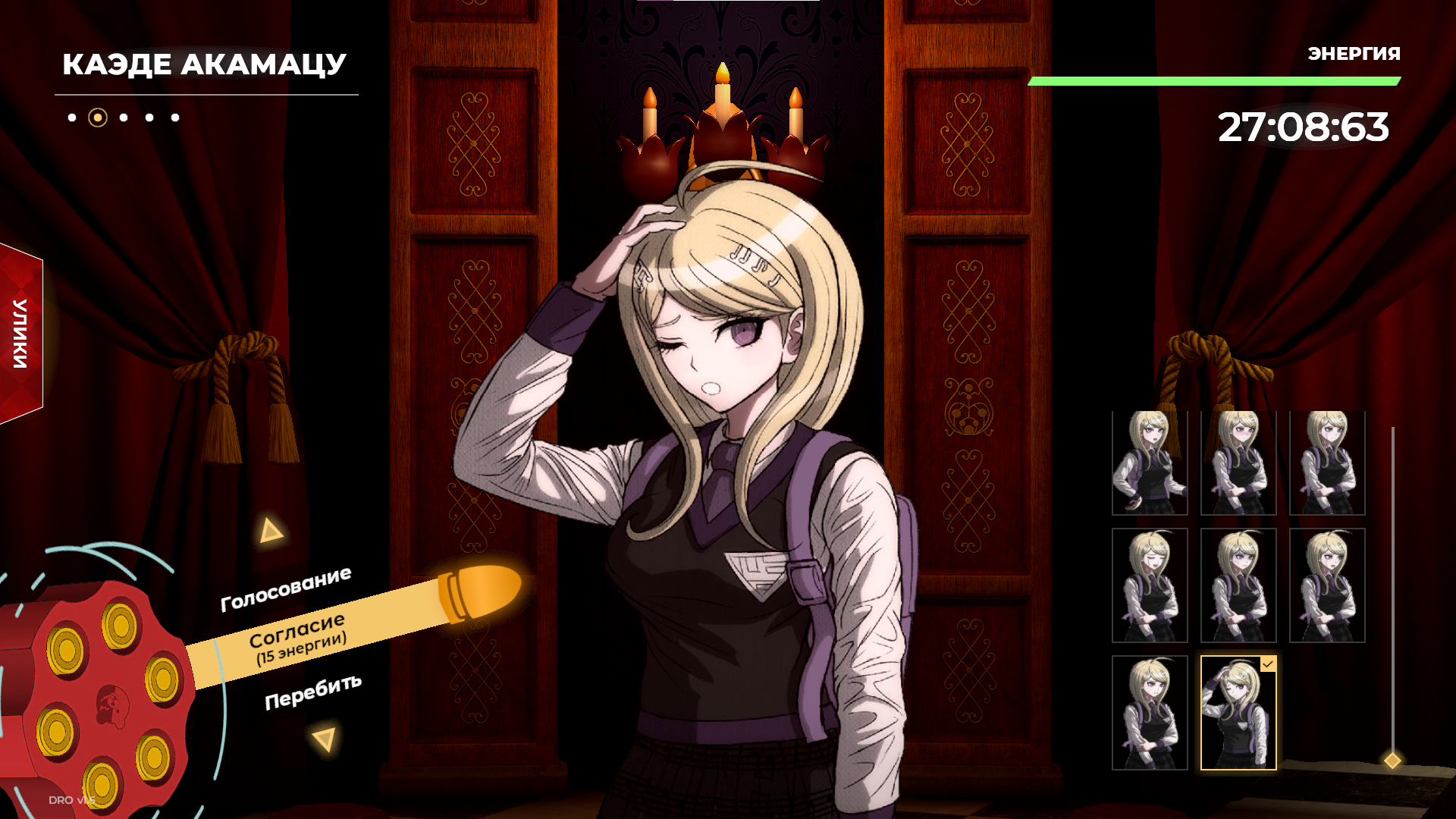The height and width of the screenshot is (819, 1456).
Task: Select the highlighted ringed page dot
Action: [x=98, y=118]
